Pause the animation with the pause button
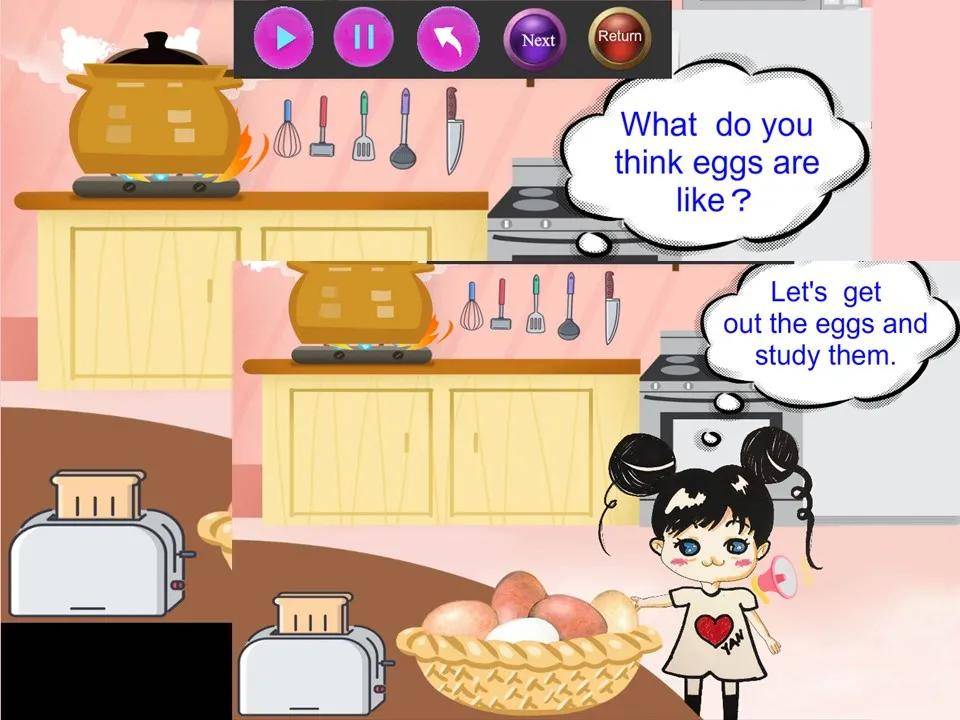This screenshot has height=720, width=960. pos(364,38)
